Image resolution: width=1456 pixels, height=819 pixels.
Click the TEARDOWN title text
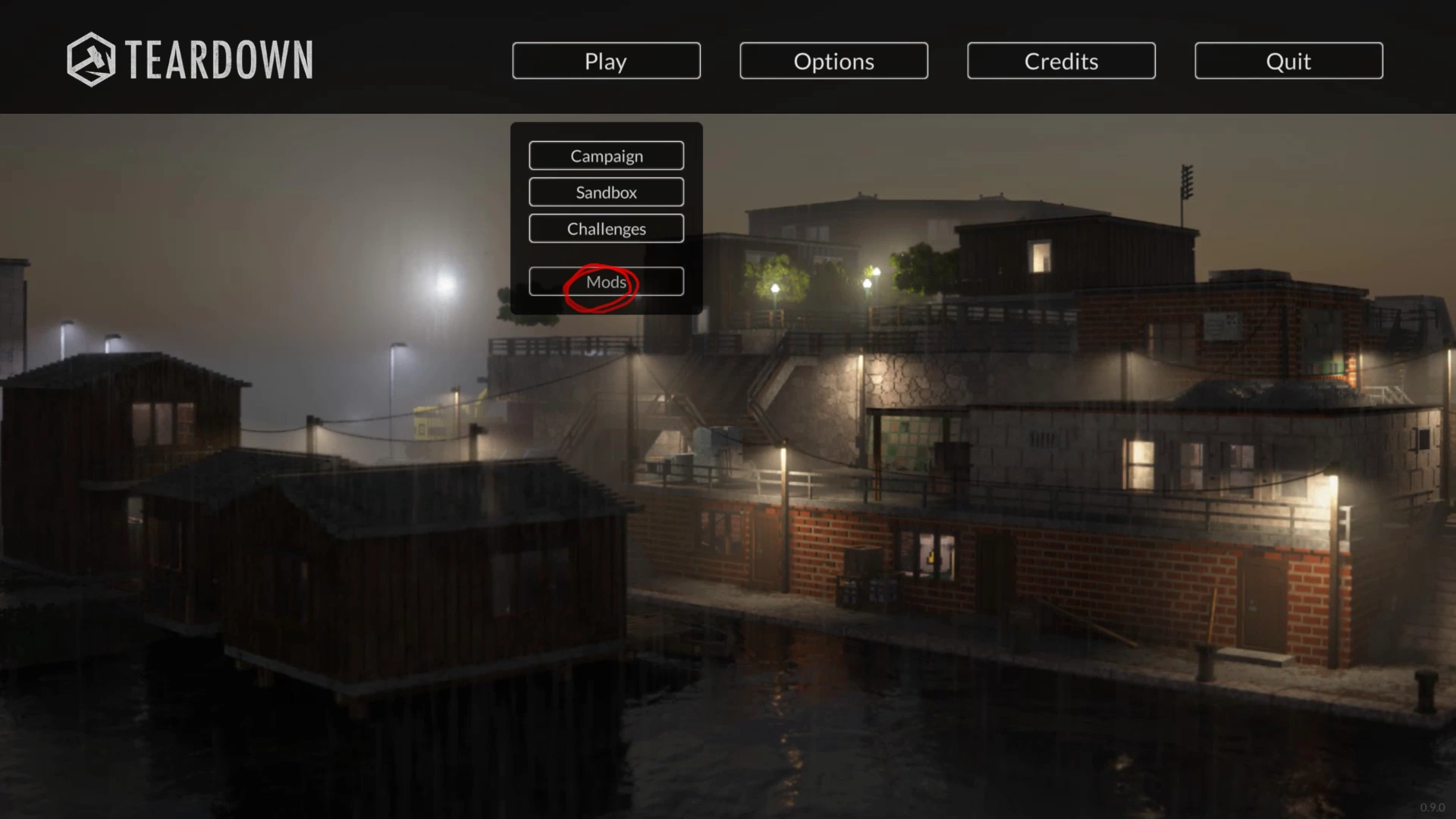pos(220,59)
